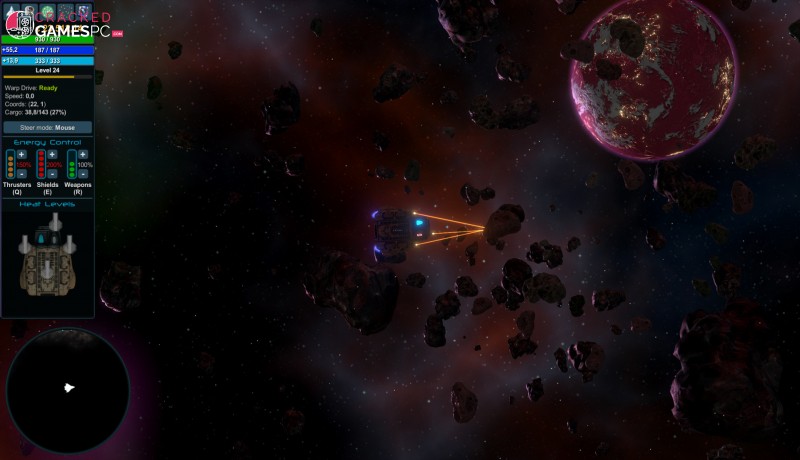Reduce Weapons energy via the minus button
The width and height of the screenshot is (800, 460).
[83, 174]
